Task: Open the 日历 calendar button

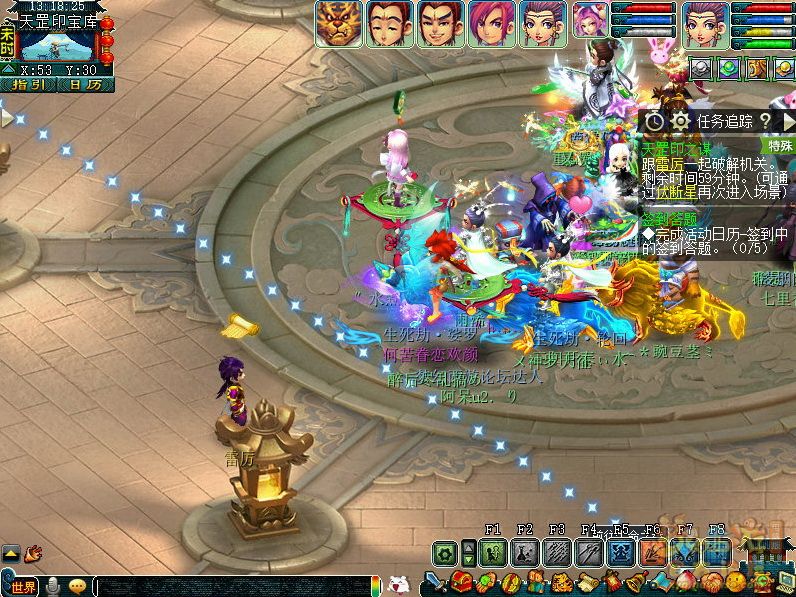Action: [84, 85]
